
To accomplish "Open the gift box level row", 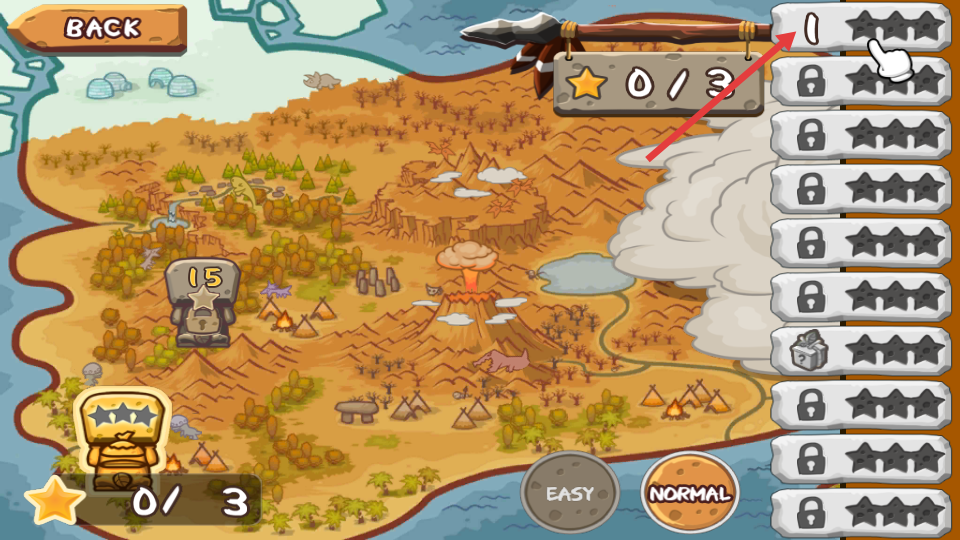I will pos(860,351).
